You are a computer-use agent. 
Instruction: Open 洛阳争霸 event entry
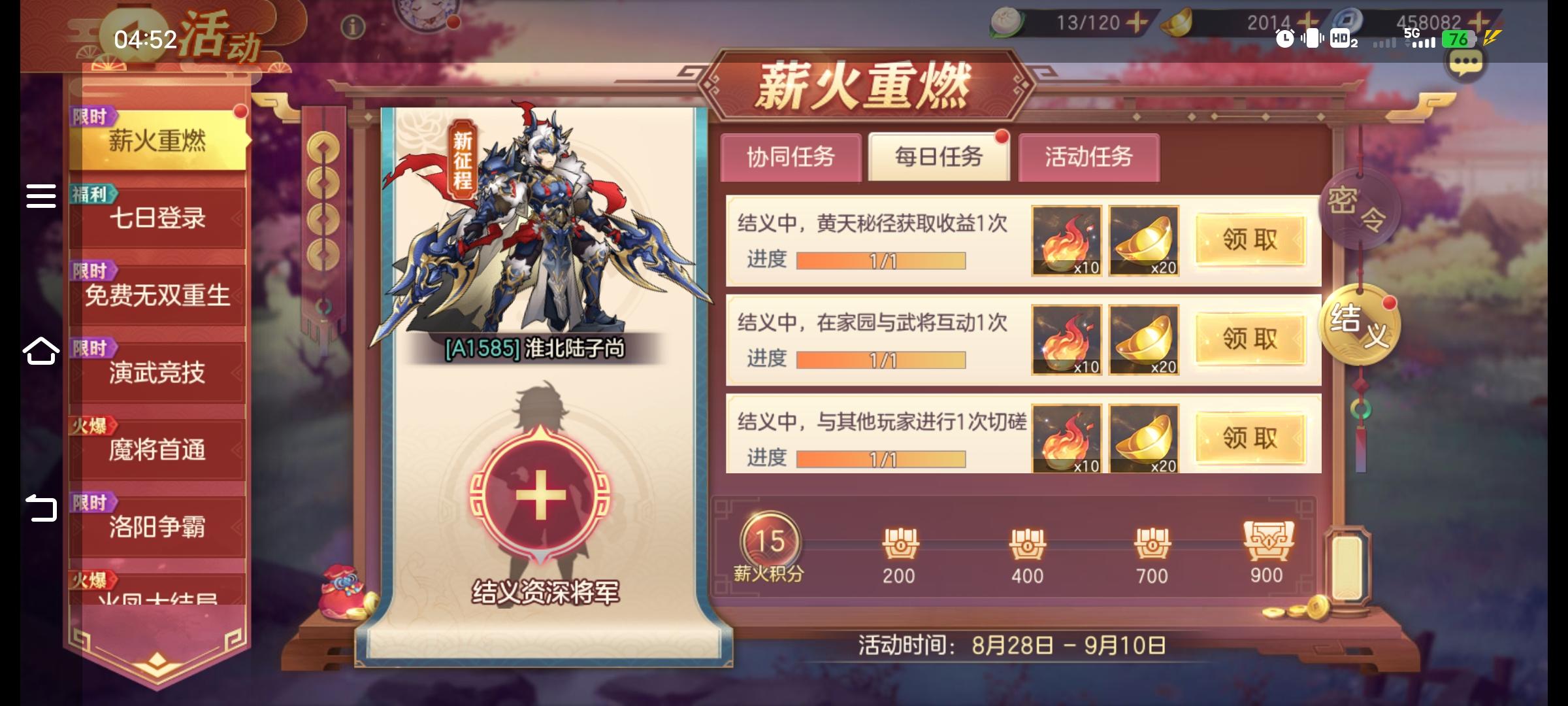tap(159, 526)
